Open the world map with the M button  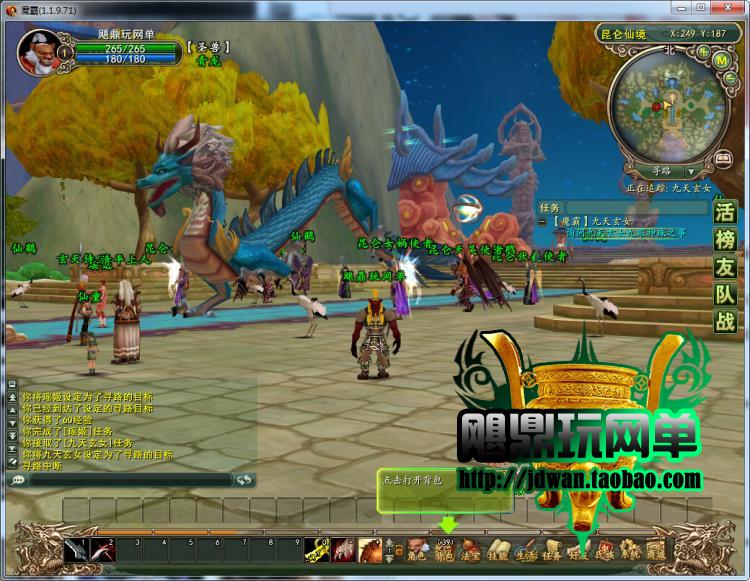coord(720,59)
